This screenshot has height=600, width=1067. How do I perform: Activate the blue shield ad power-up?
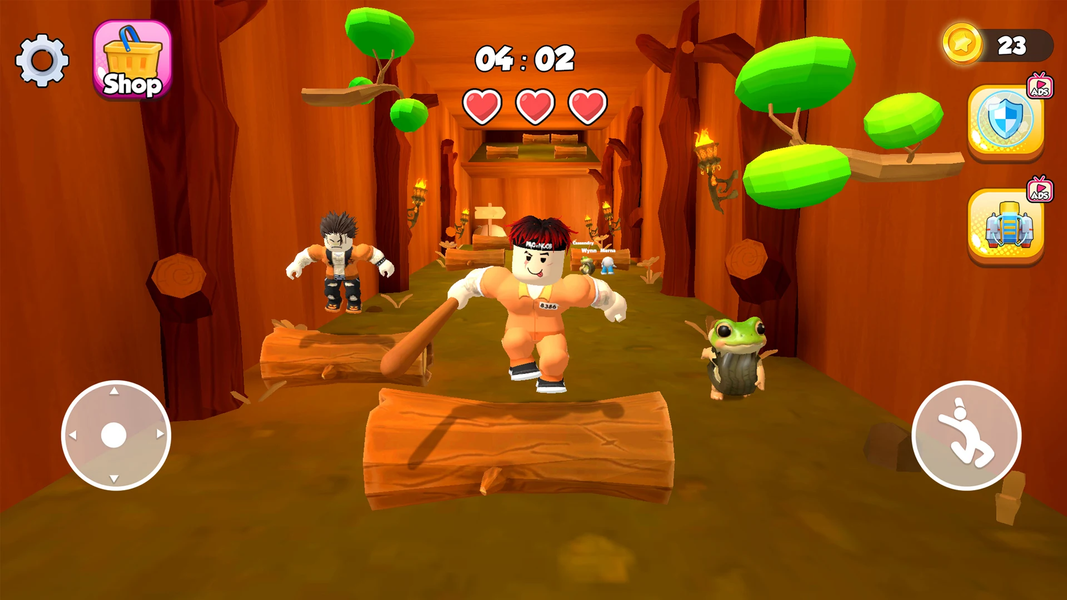tap(1004, 121)
